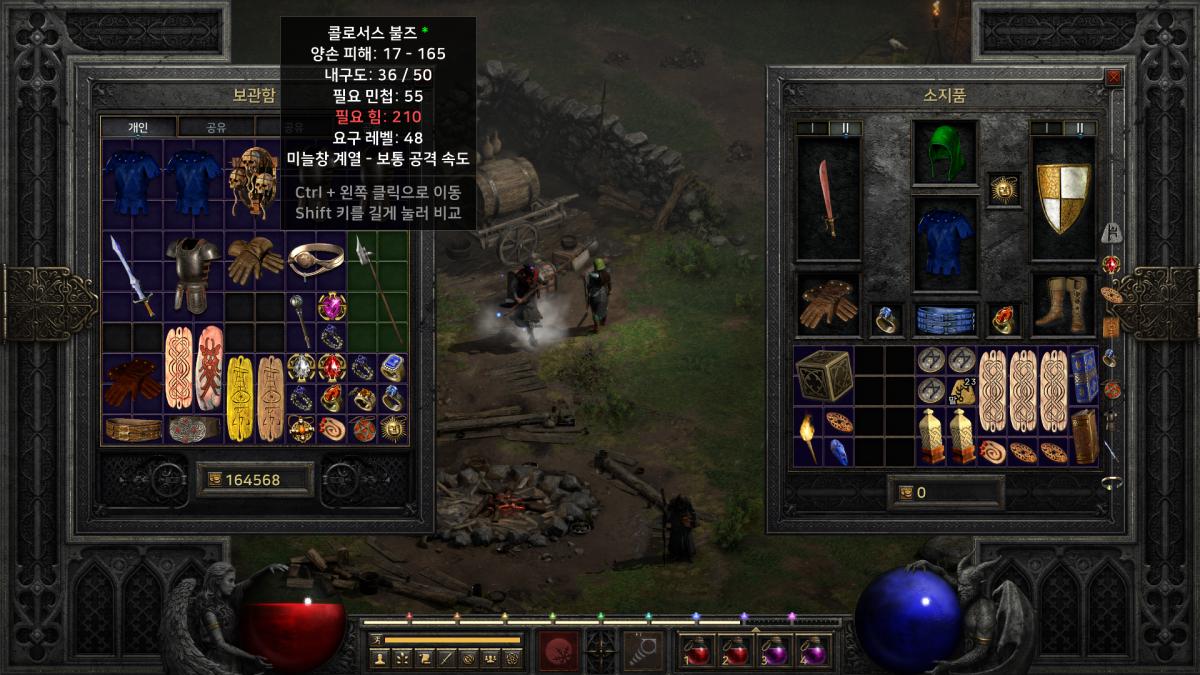Switch to the 개인 stash tab

tap(138, 127)
